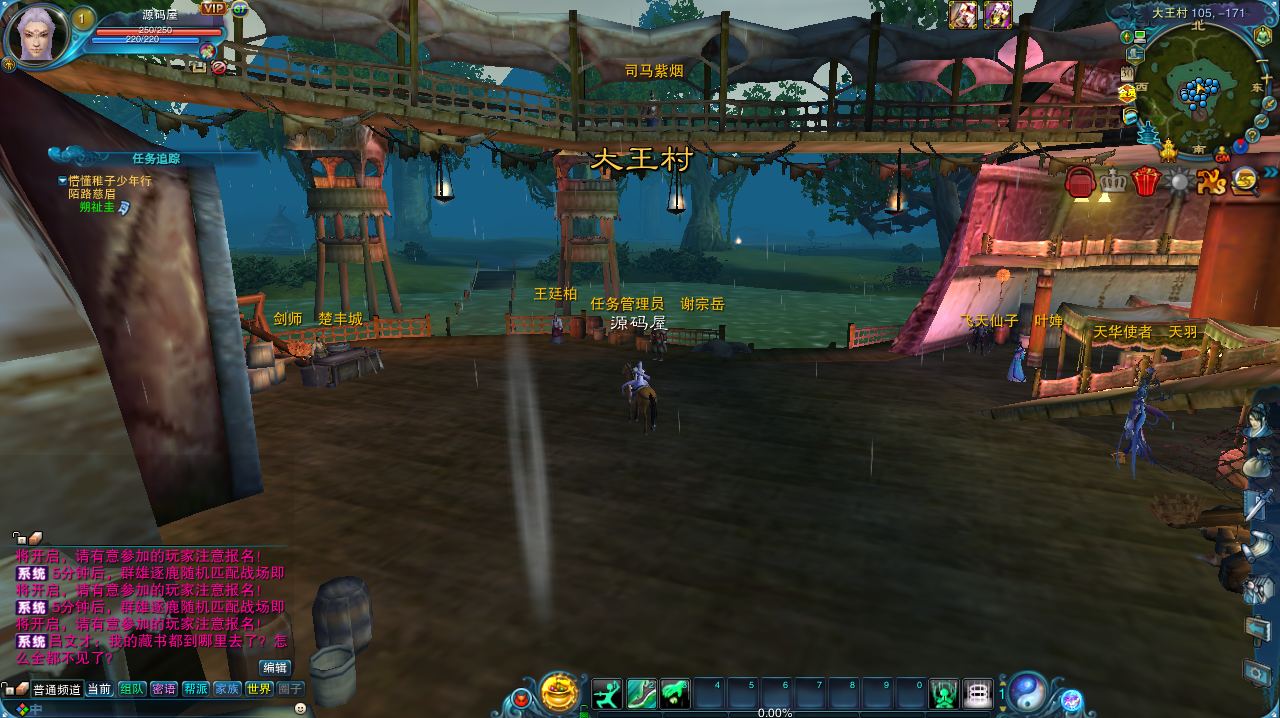Viewport: 1280px width, 718px height.
Task: Click the yin-yang orb button
Action: coord(1028,692)
